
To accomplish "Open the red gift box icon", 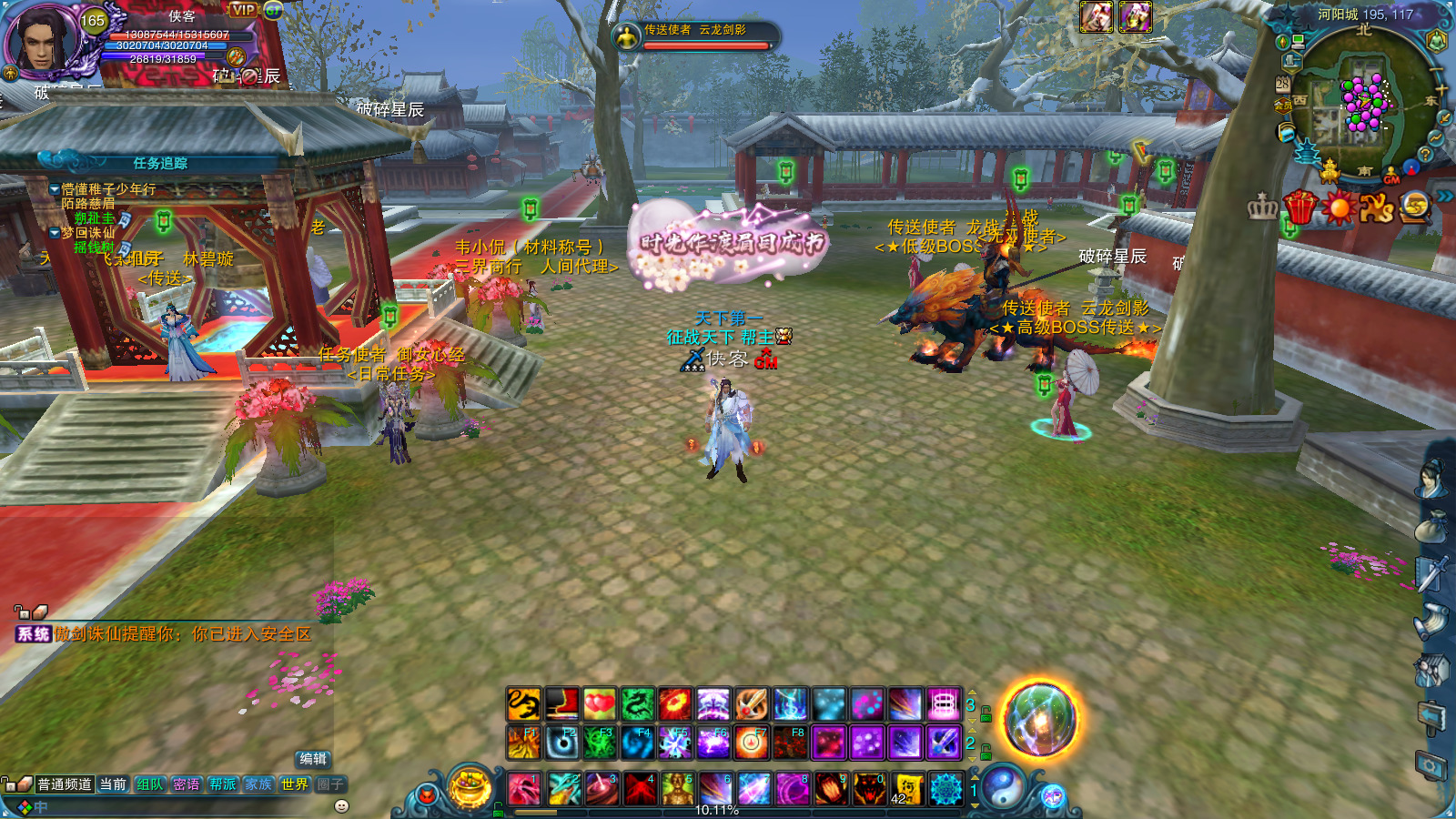I will [x=1300, y=208].
